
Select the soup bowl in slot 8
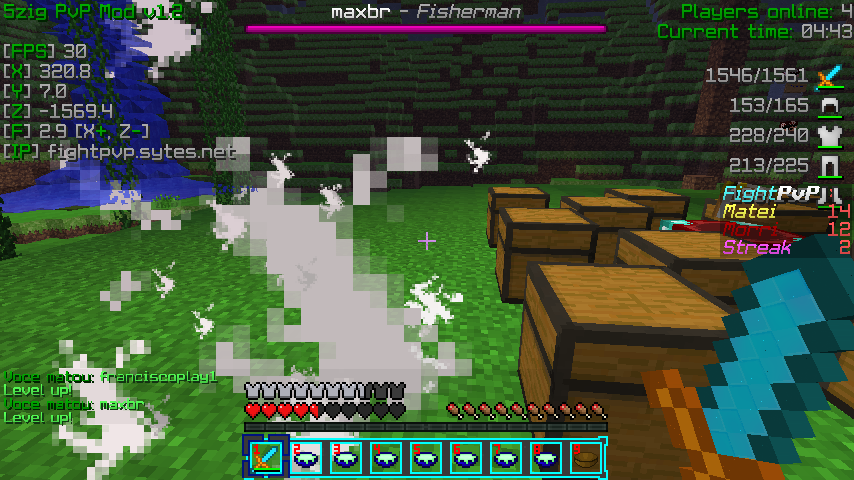click(x=545, y=457)
